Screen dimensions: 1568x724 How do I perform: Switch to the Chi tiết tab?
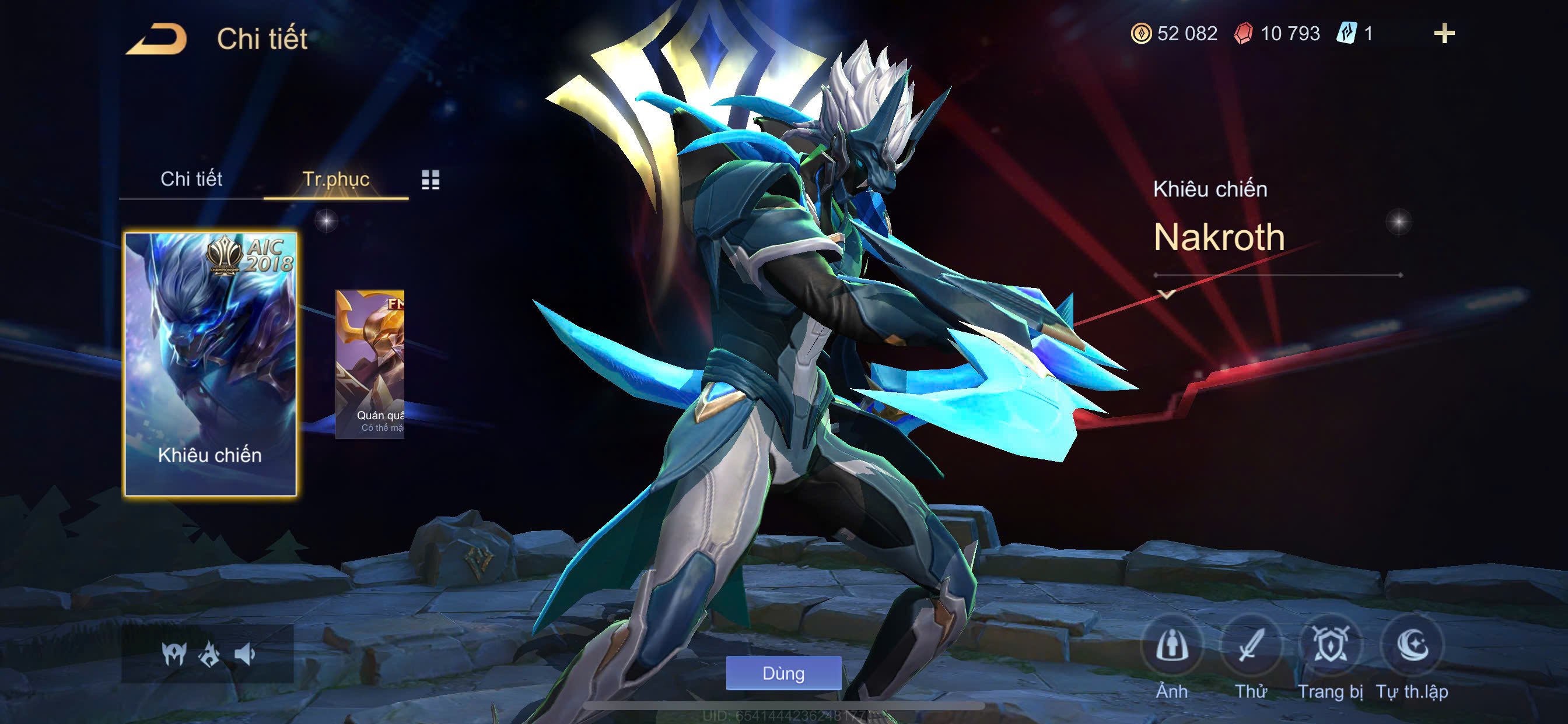(191, 179)
